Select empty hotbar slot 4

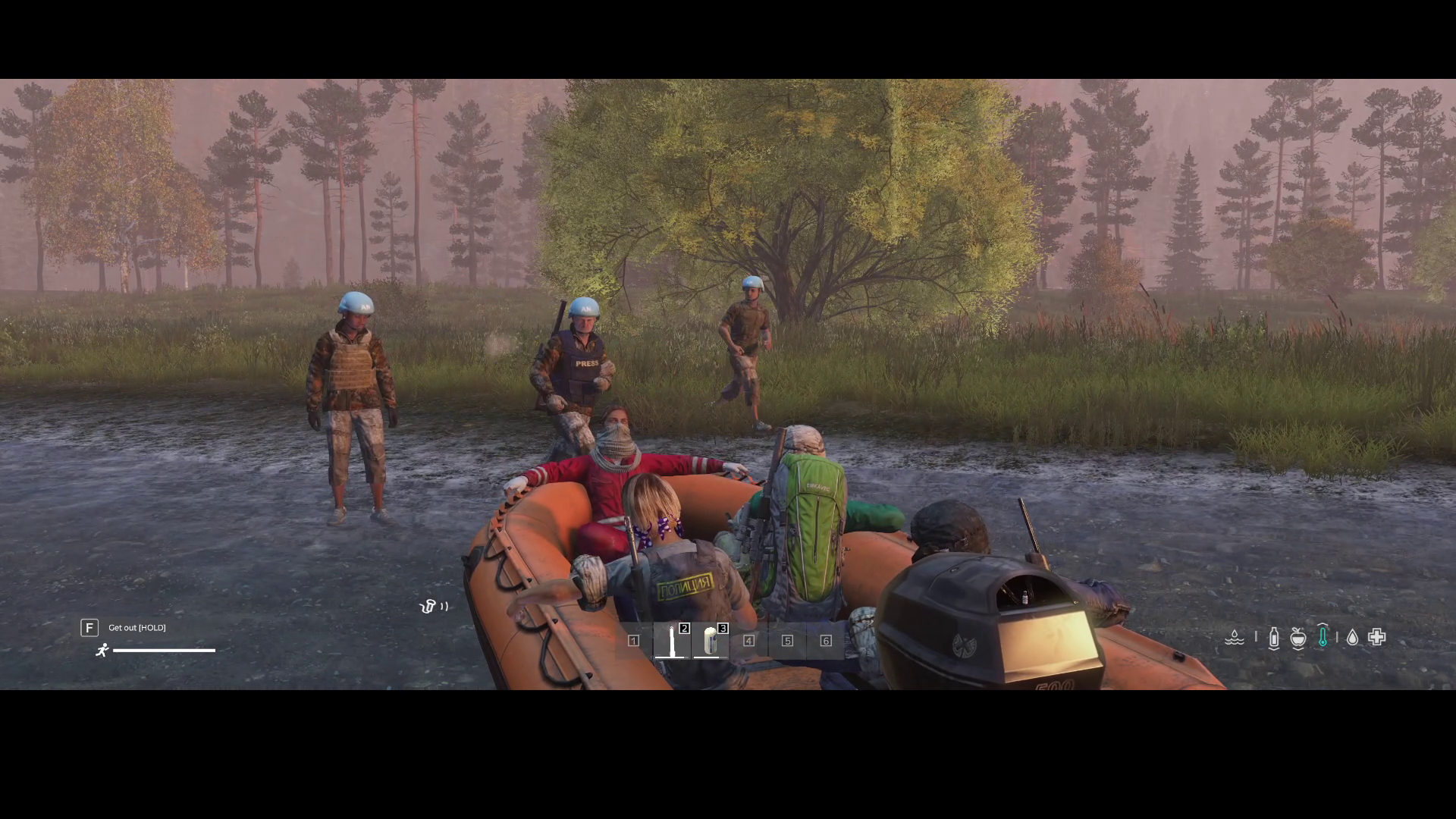coord(749,642)
